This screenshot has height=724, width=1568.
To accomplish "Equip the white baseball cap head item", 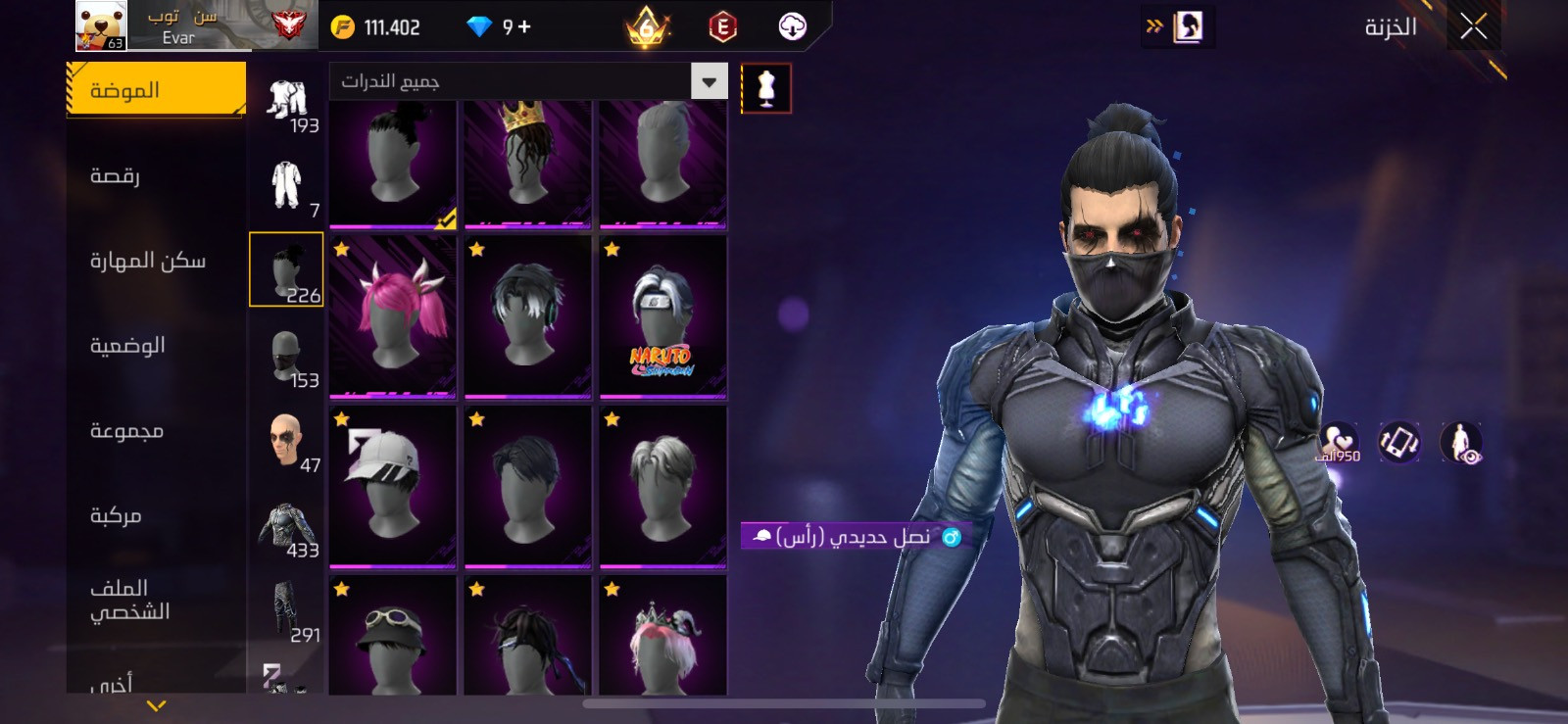I will (393, 487).
